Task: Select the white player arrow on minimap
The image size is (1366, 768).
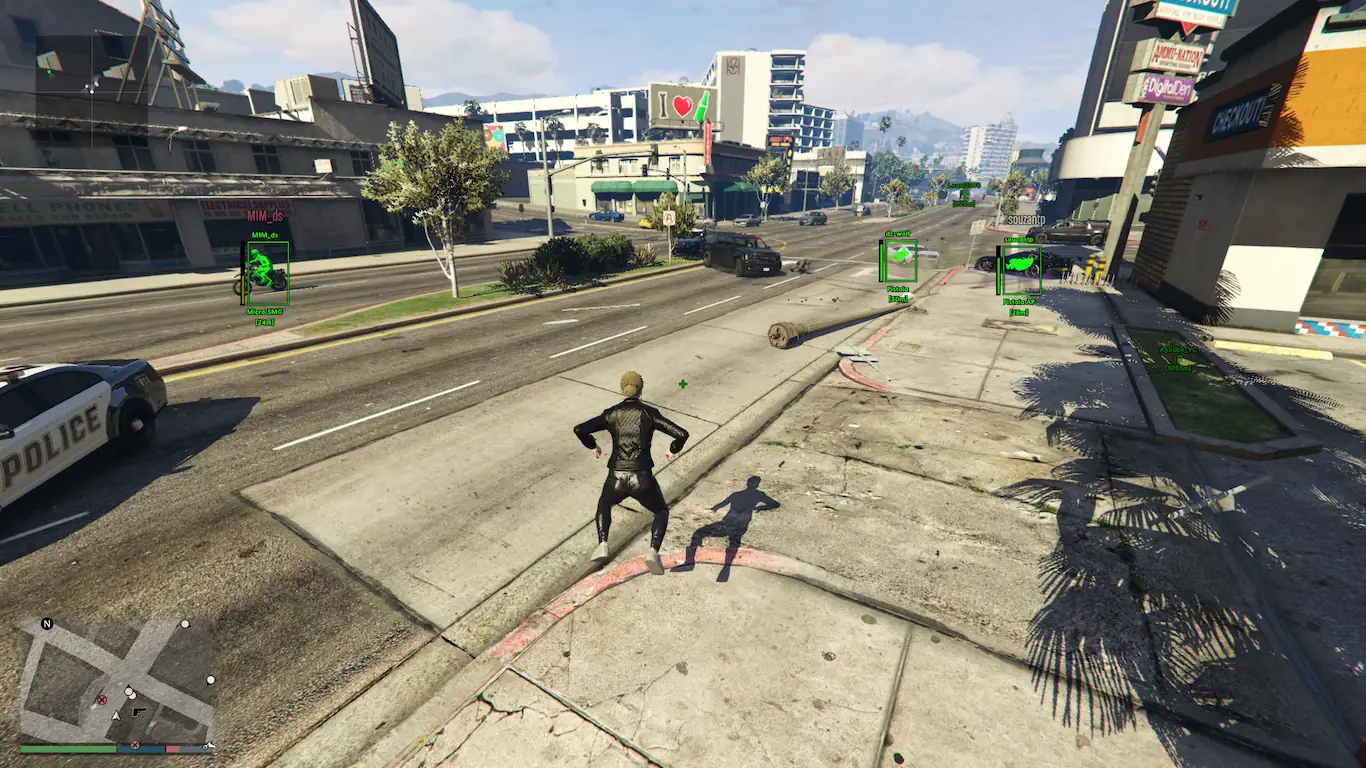Action: tap(116, 716)
